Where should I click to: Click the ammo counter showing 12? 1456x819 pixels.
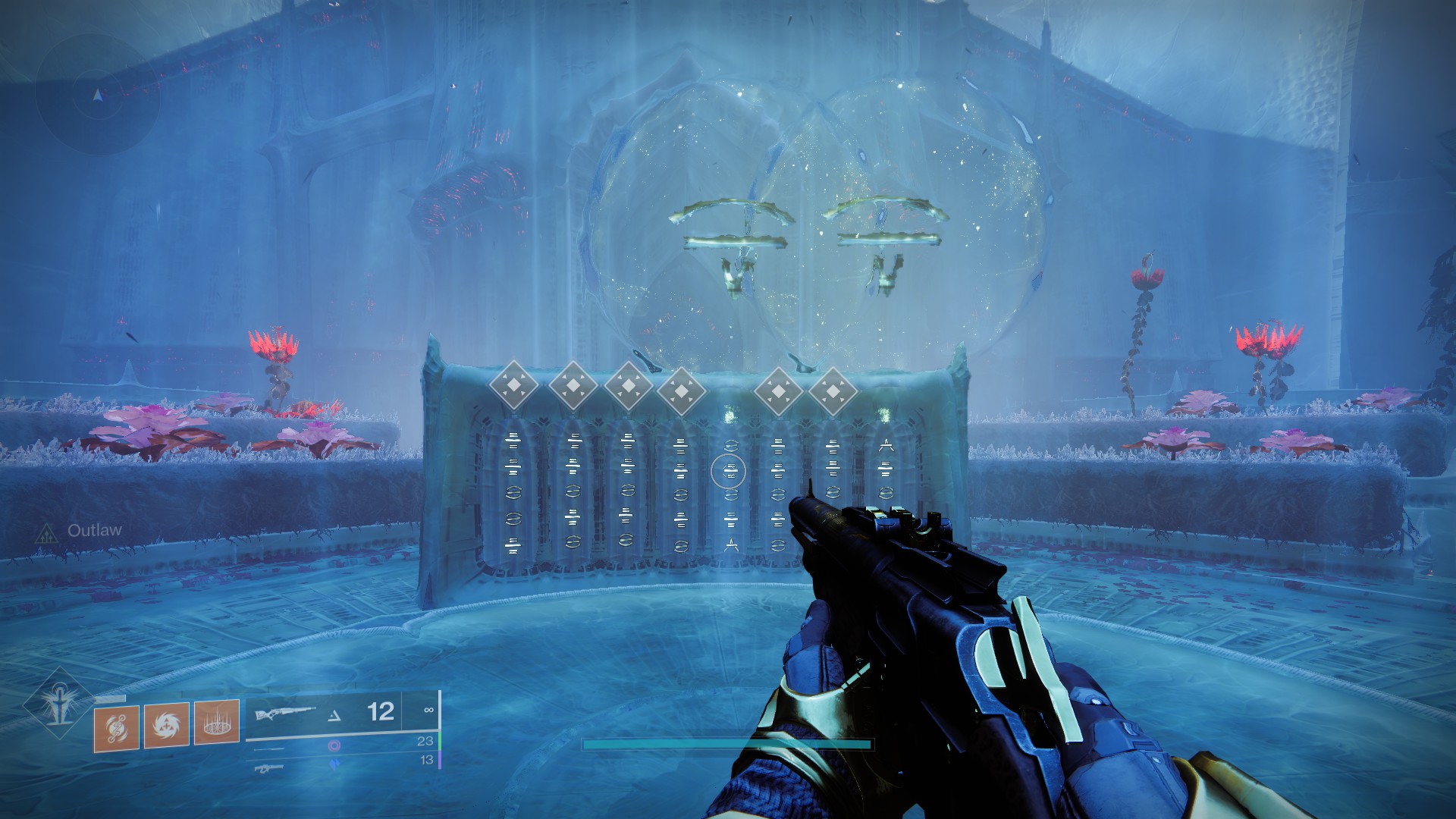380,712
